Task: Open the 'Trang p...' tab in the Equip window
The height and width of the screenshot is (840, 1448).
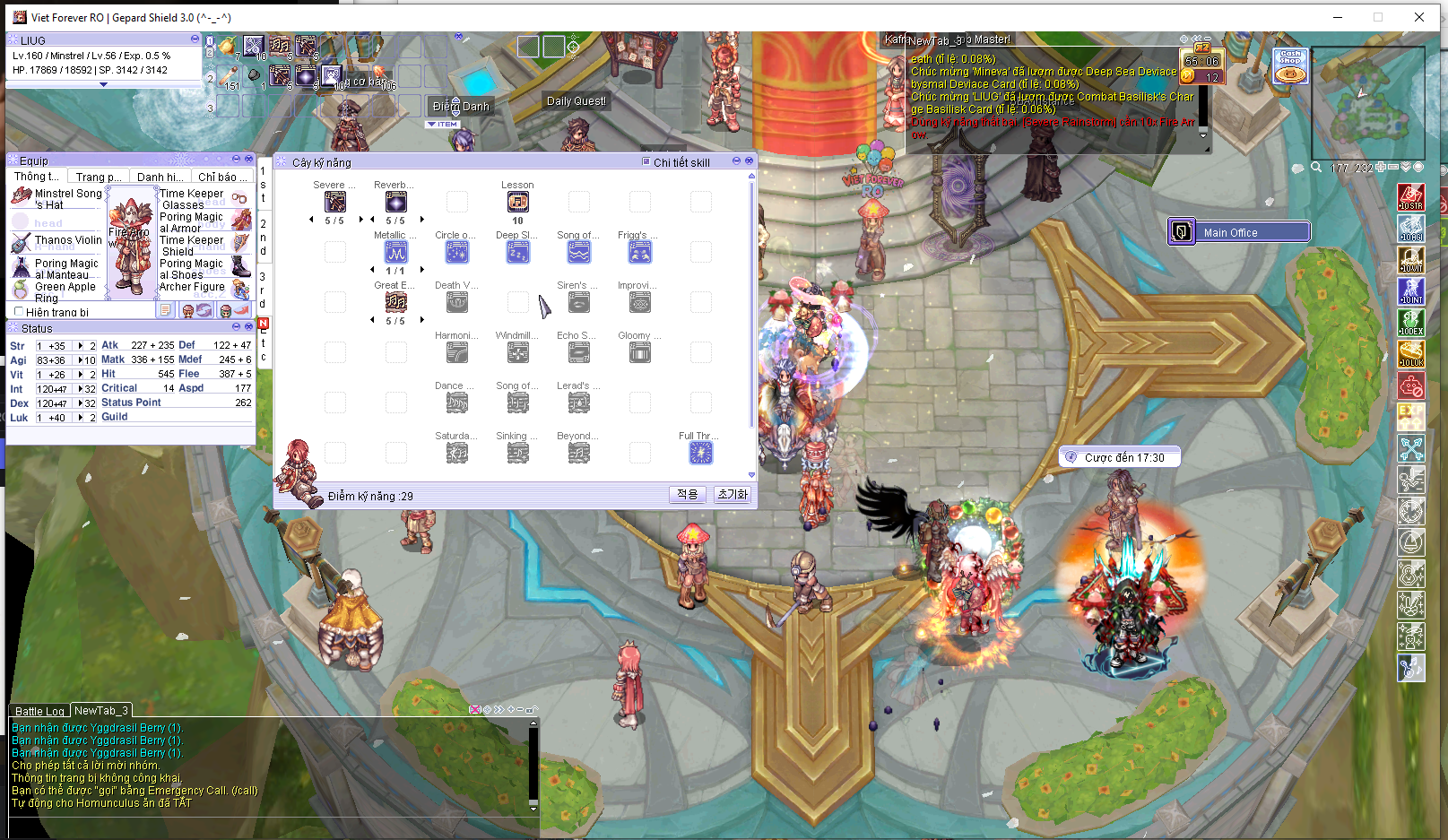Action: 97,176
